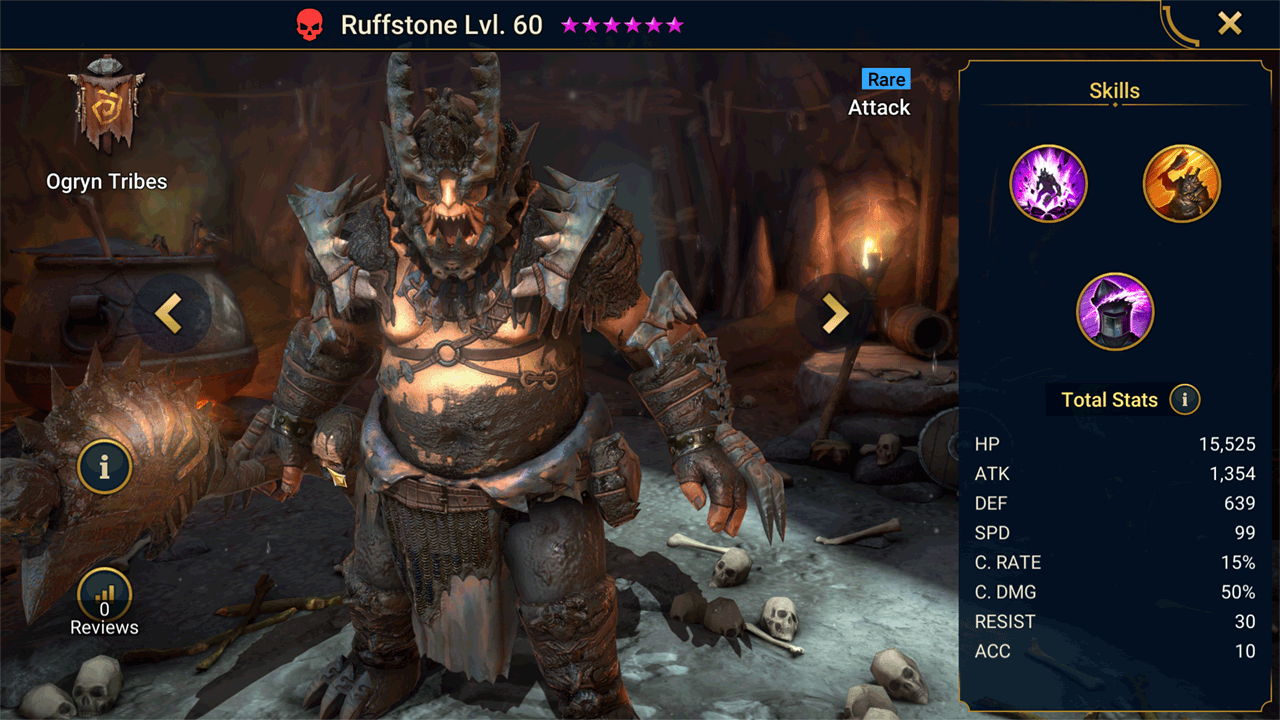Image resolution: width=1280 pixels, height=720 pixels.
Task: Click the Ogryn Tribes faction banner
Action: coord(106,105)
